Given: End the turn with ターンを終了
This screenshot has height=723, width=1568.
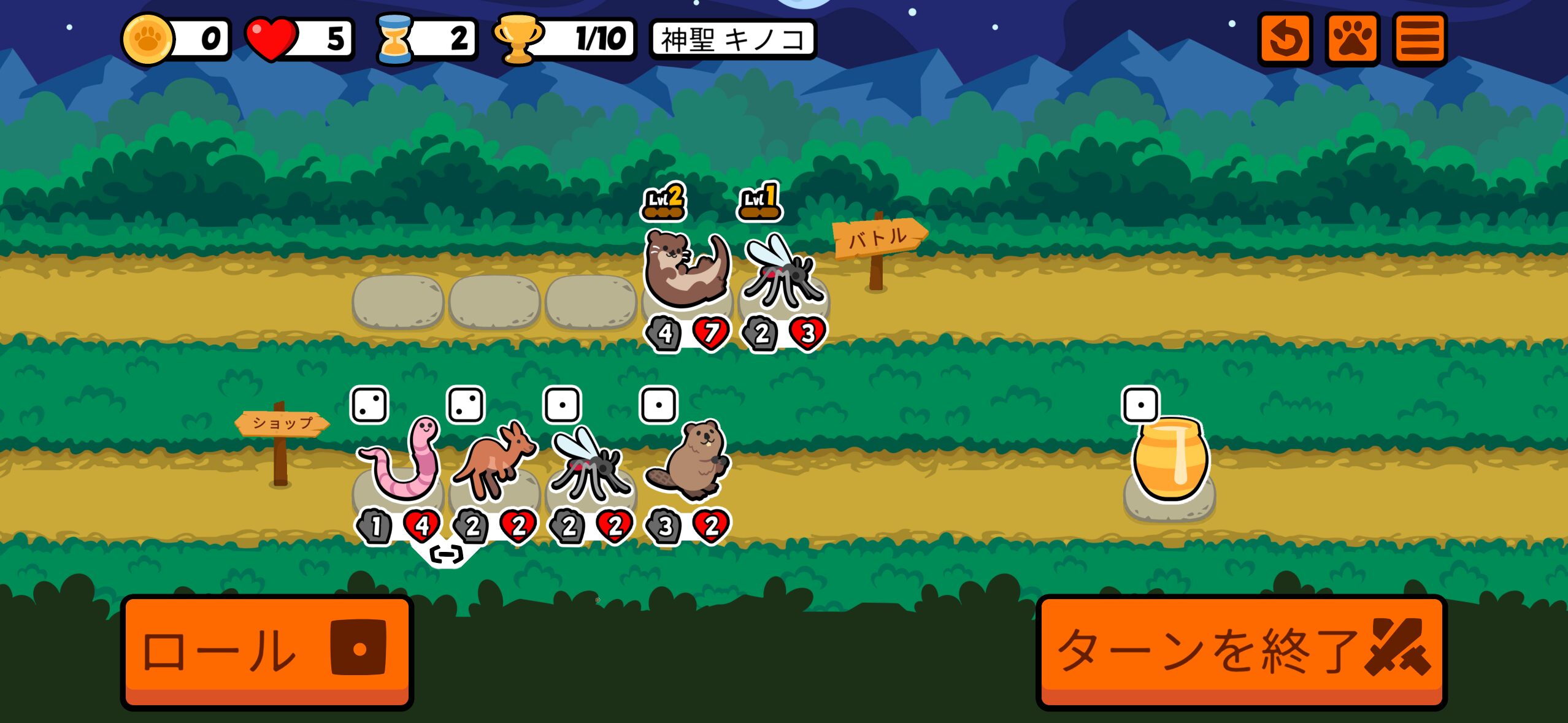Looking at the screenshot, I should [1241, 651].
